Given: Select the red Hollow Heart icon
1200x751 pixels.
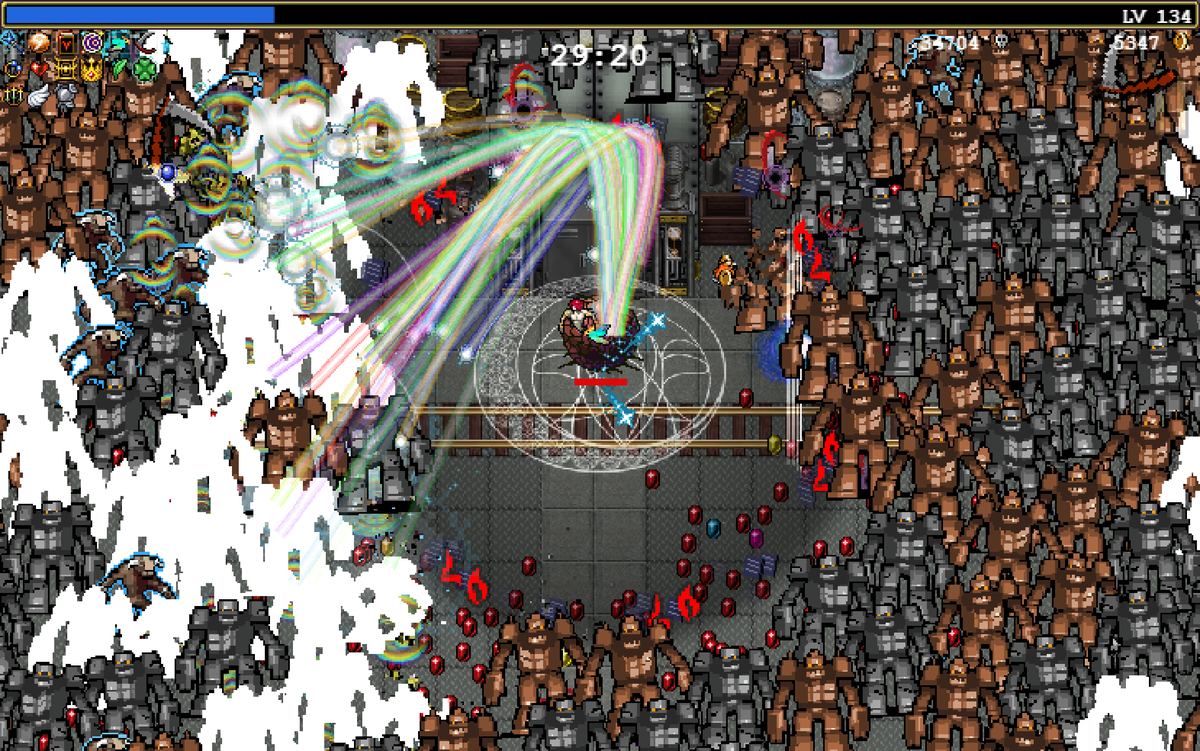Looking at the screenshot, I should (x=40, y=69).
